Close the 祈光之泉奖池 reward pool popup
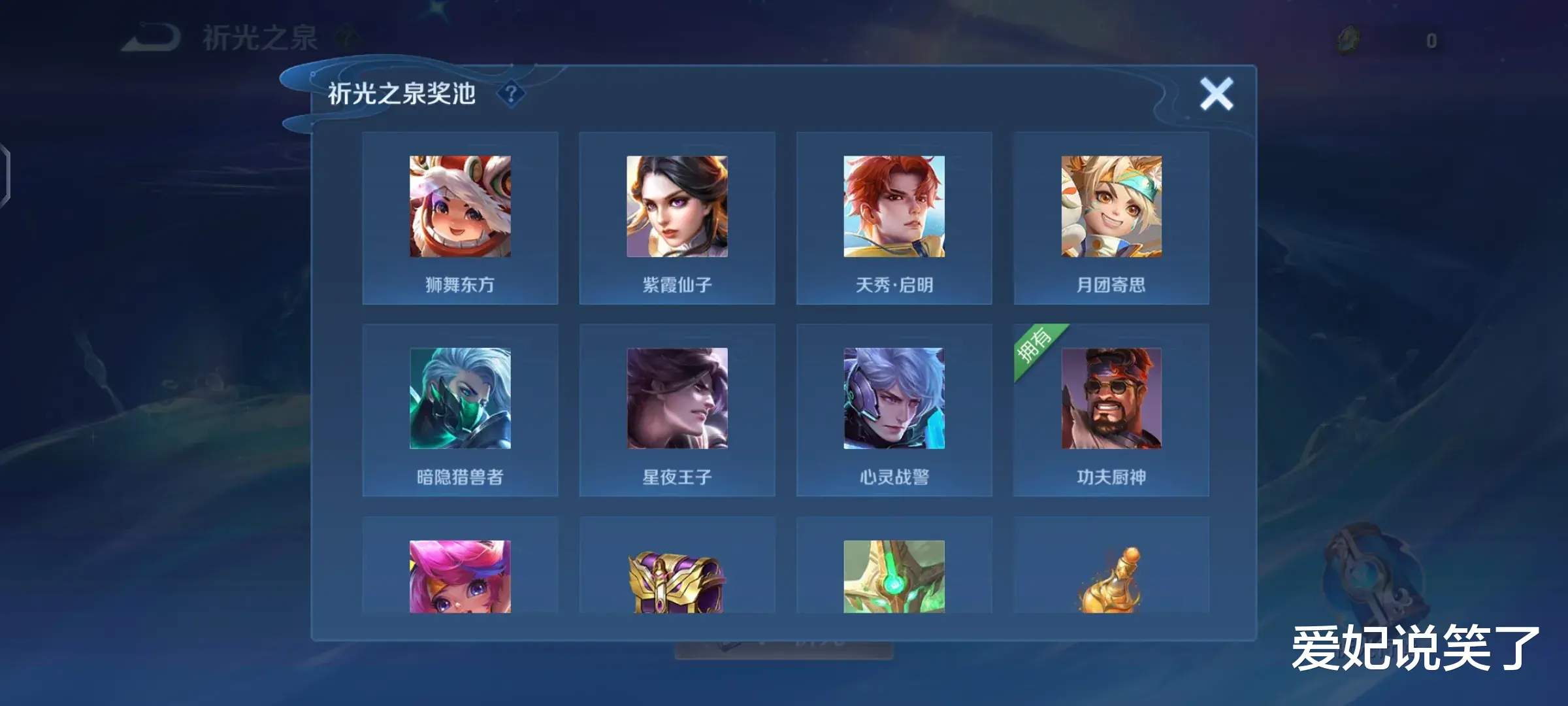 pos(1216,94)
